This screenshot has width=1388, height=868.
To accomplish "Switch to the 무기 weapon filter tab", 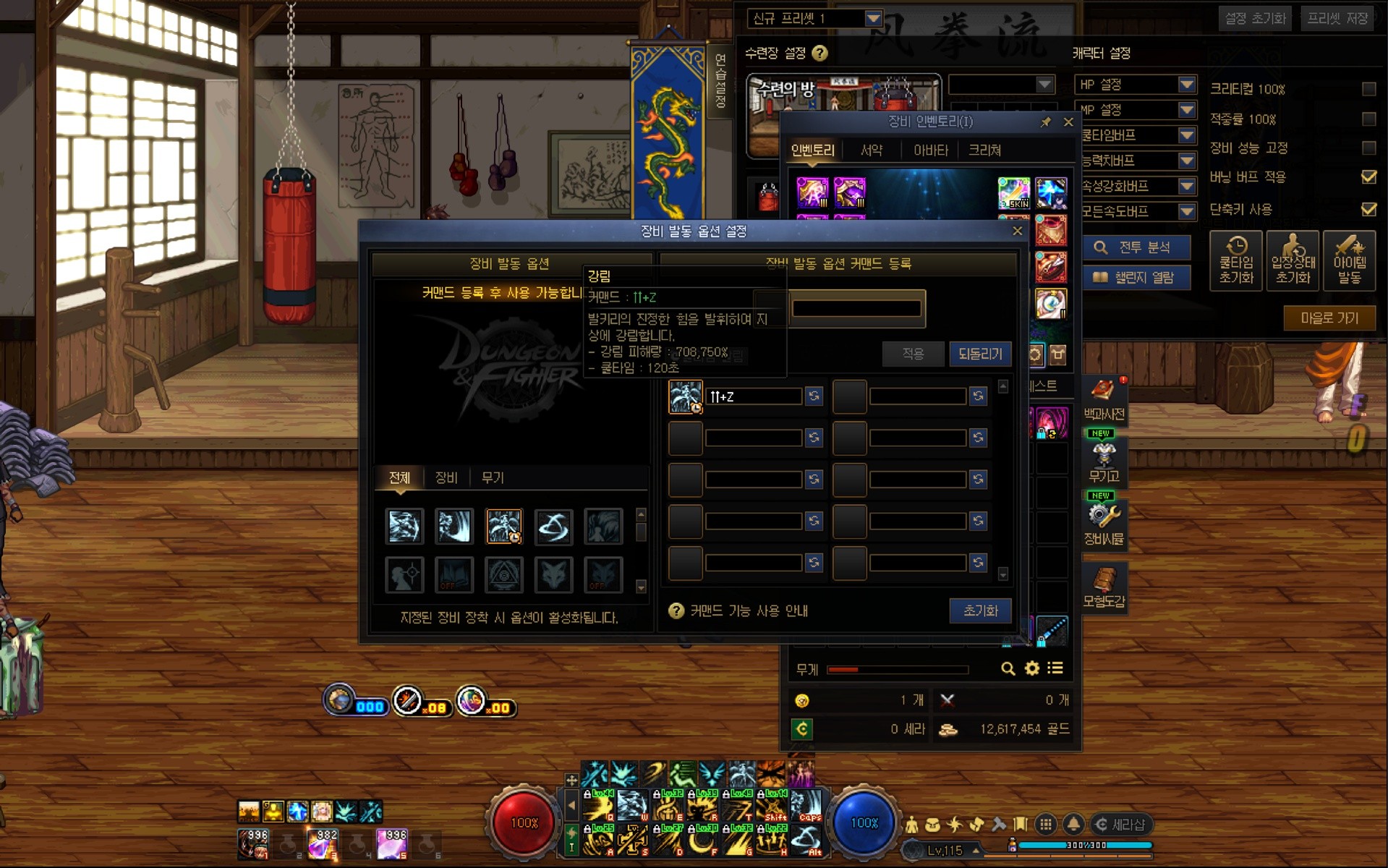I will pyautogui.click(x=492, y=477).
